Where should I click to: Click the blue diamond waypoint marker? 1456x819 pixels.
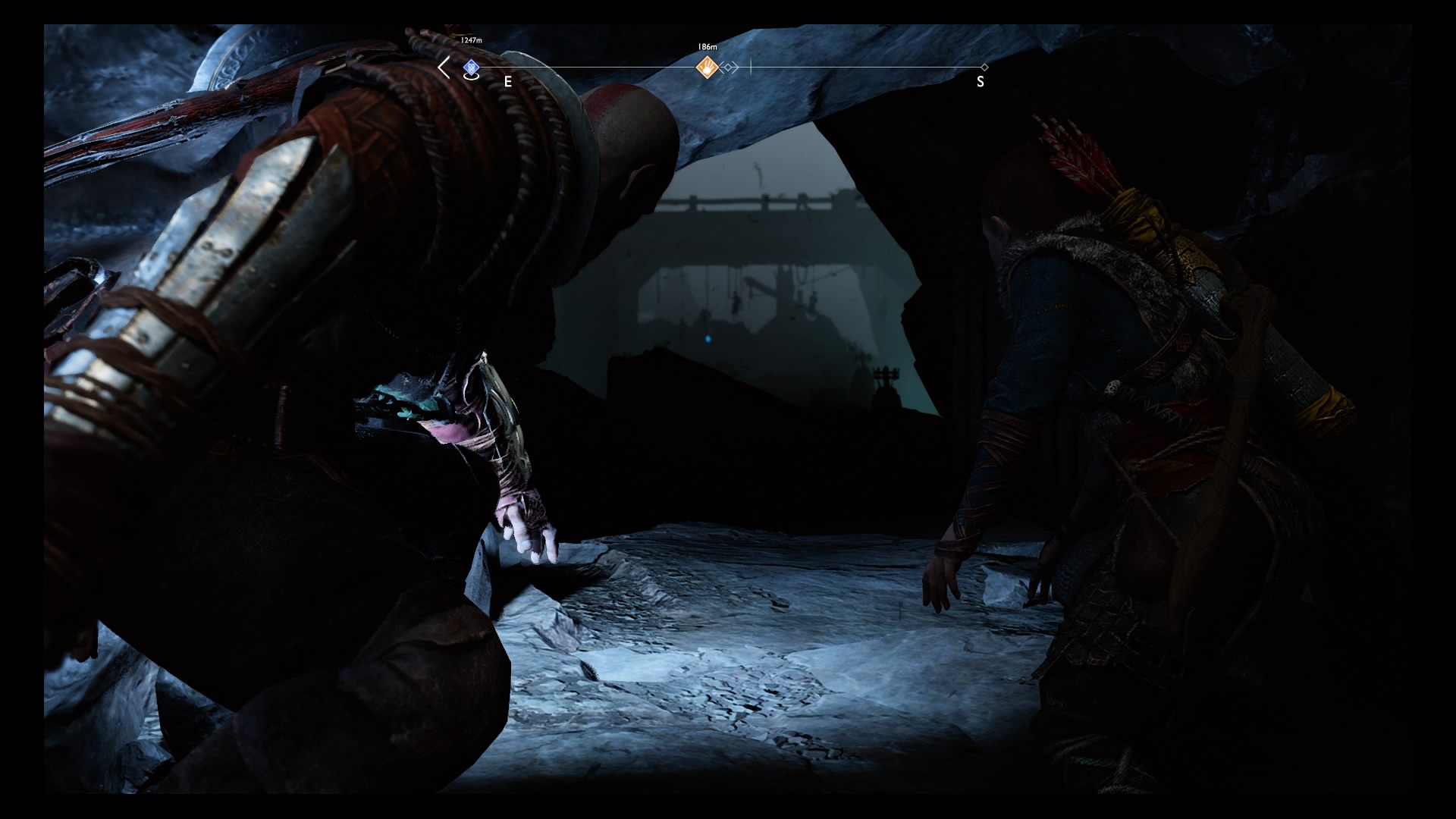tap(471, 67)
